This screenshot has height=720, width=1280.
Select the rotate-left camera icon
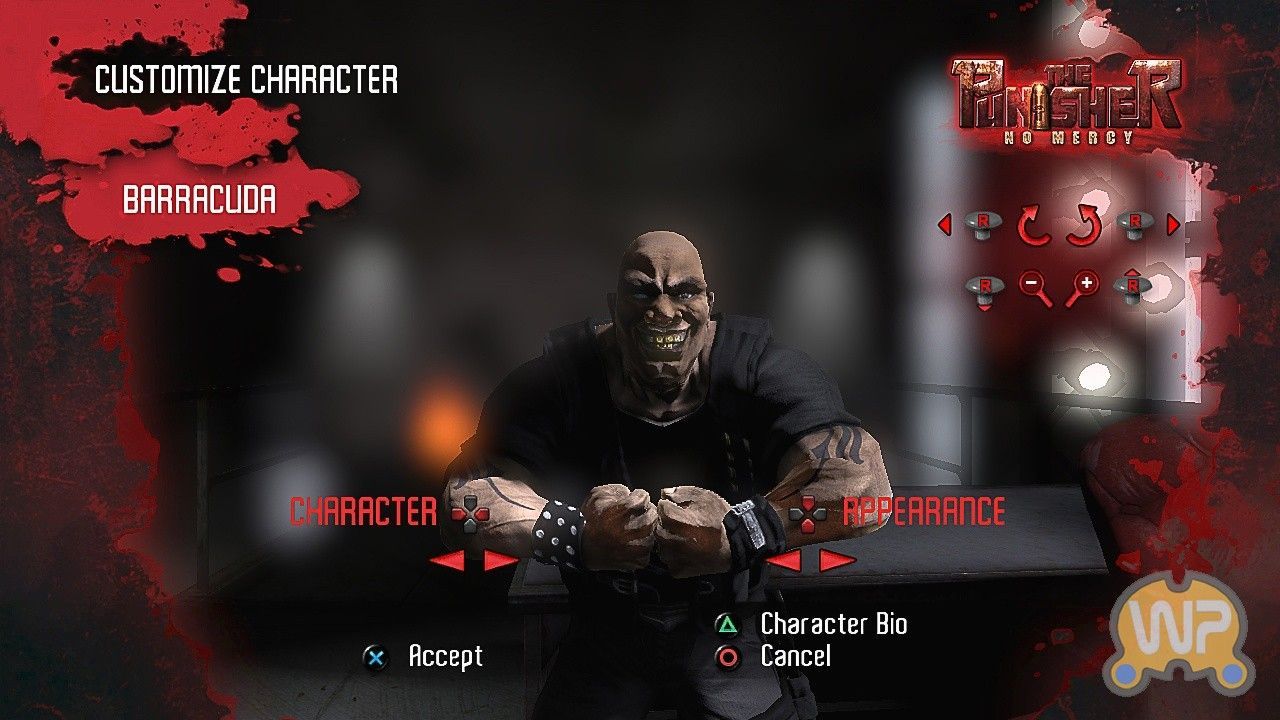(1035, 225)
